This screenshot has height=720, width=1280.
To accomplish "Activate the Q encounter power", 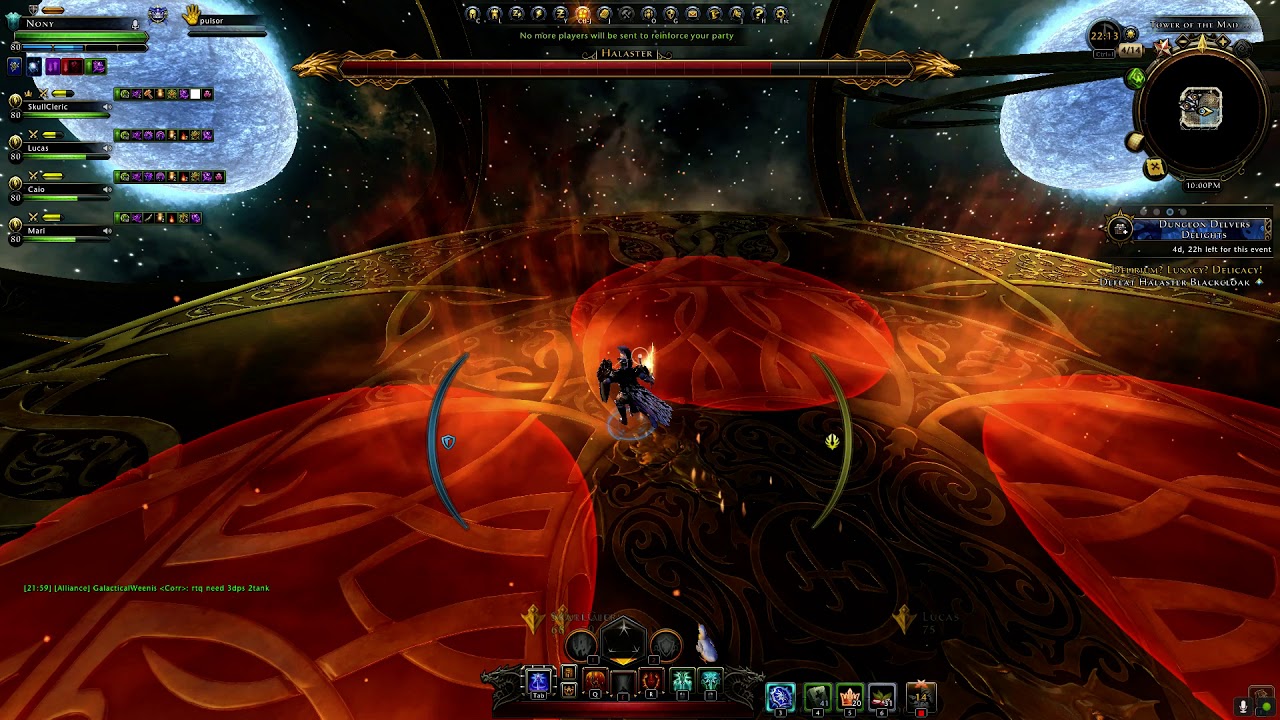I will pos(595,682).
